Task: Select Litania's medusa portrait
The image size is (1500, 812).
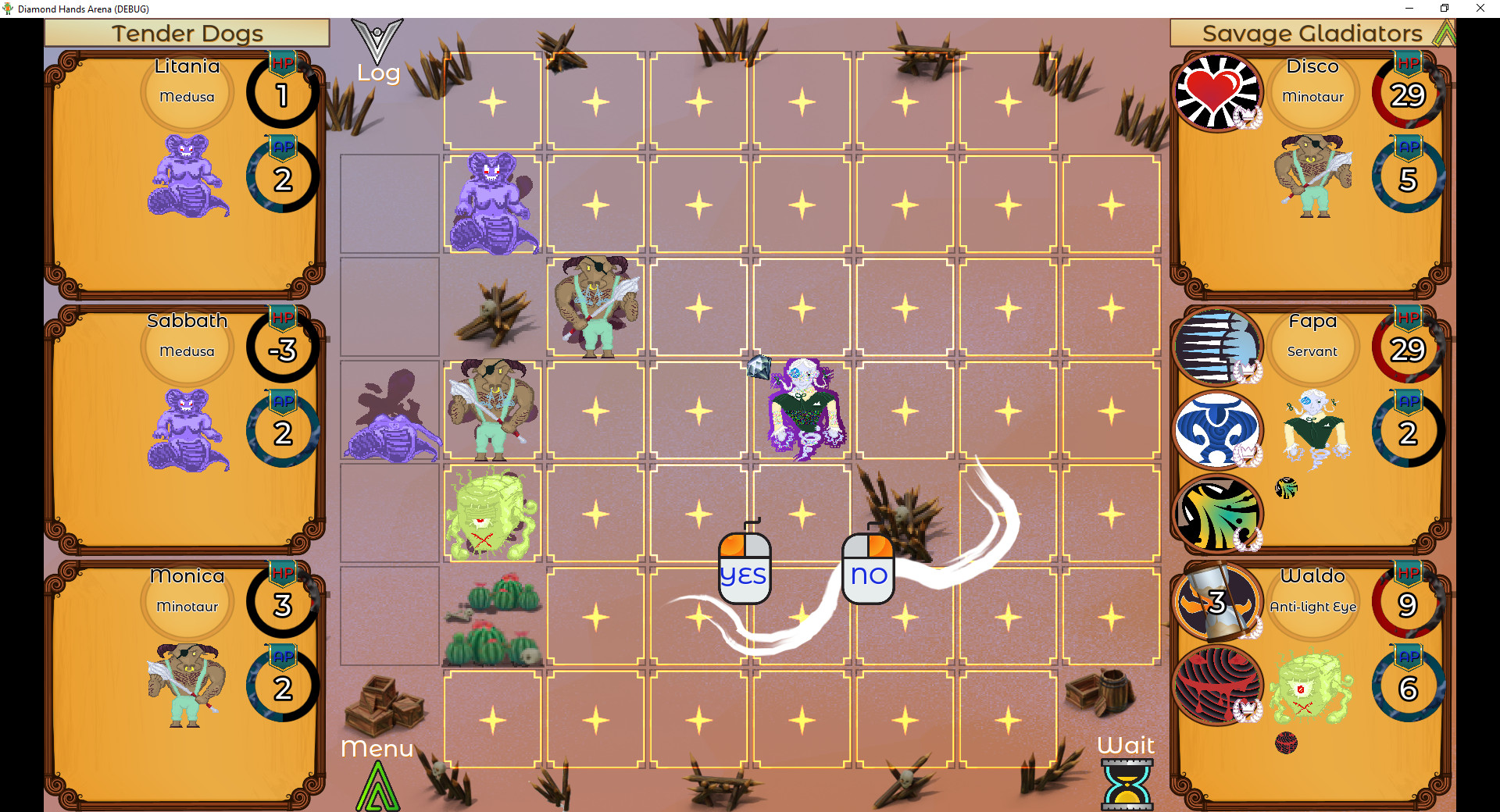Action: click(187, 177)
